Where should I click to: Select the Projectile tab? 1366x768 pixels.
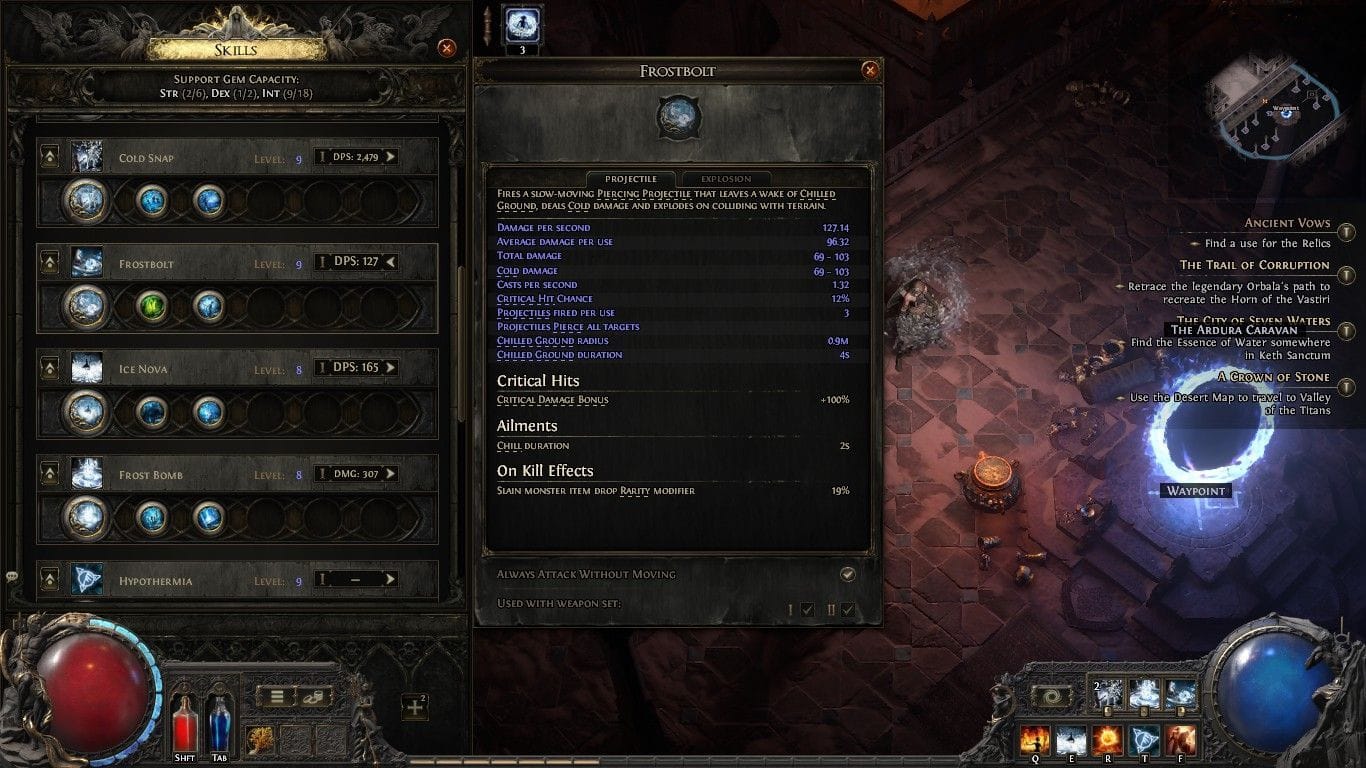coord(631,179)
